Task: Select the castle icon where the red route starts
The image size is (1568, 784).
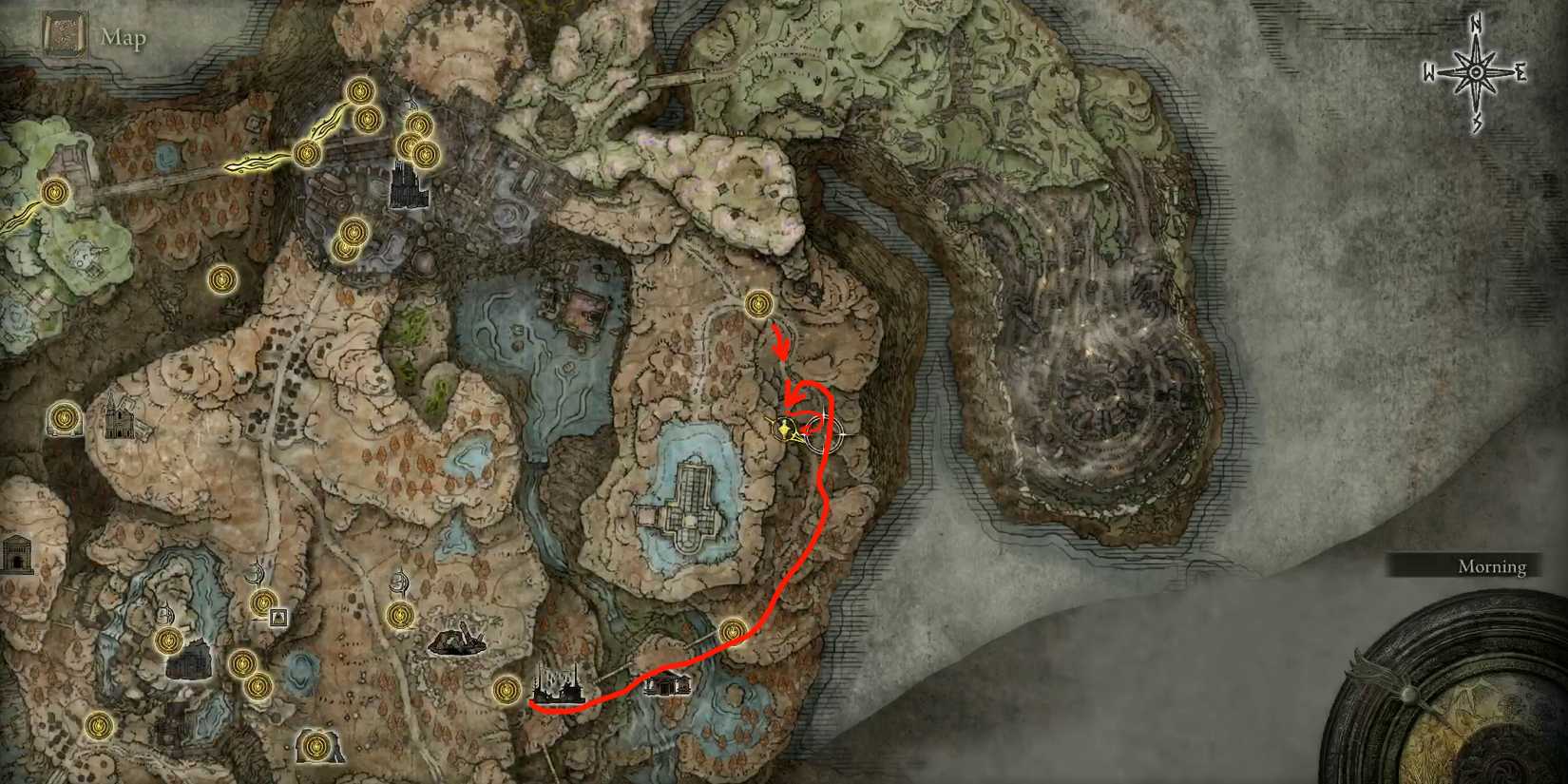Action: point(561,682)
